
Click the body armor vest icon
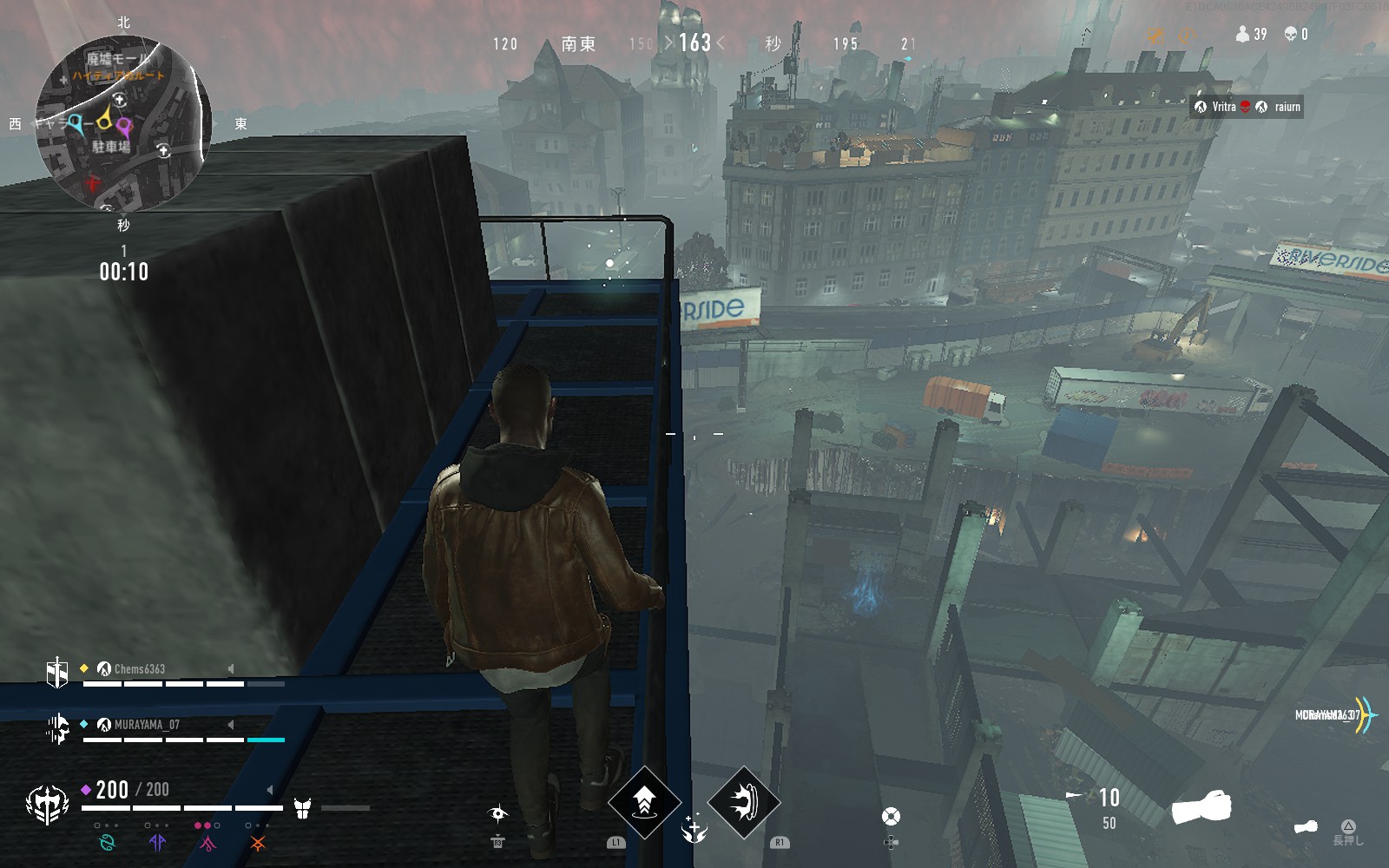(x=302, y=808)
